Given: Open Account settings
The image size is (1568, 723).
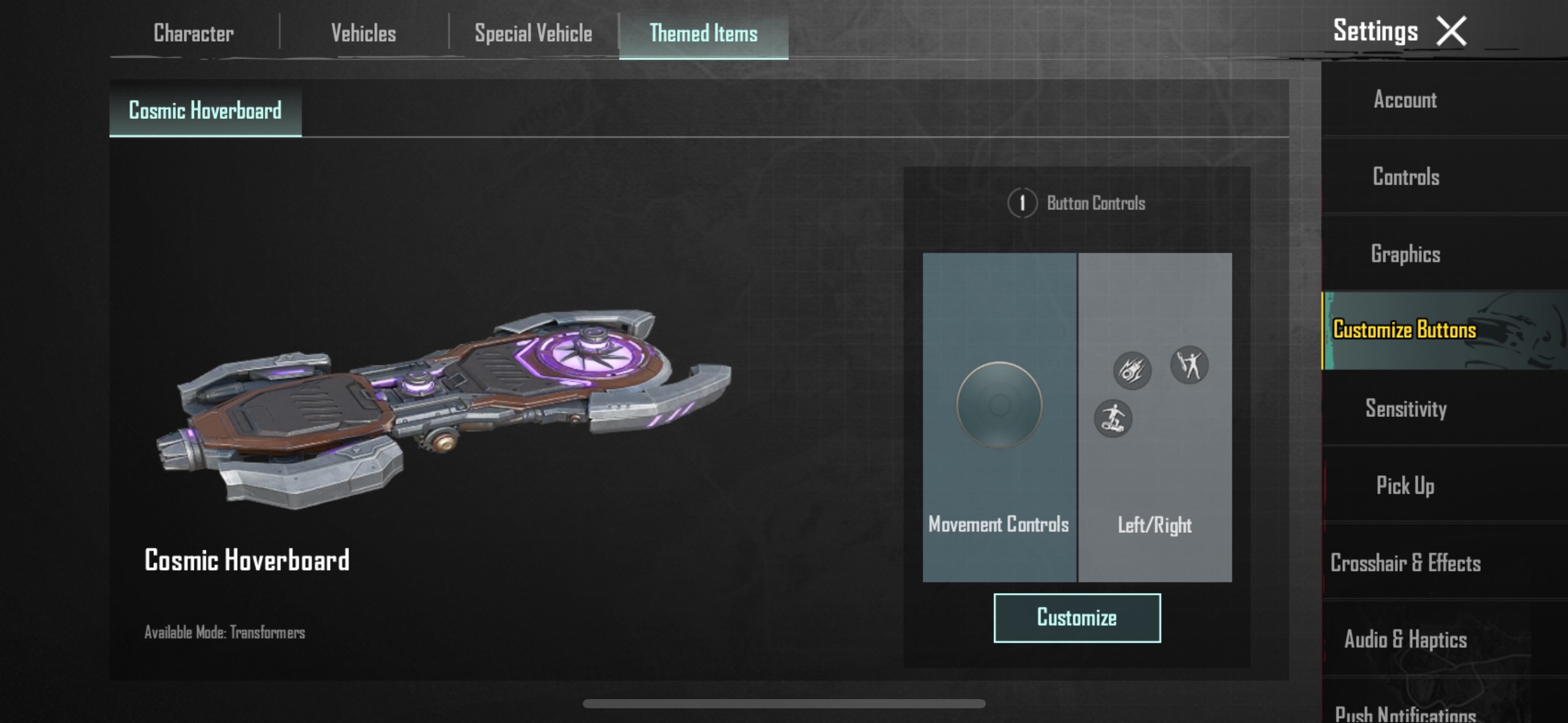Looking at the screenshot, I should [1405, 99].
